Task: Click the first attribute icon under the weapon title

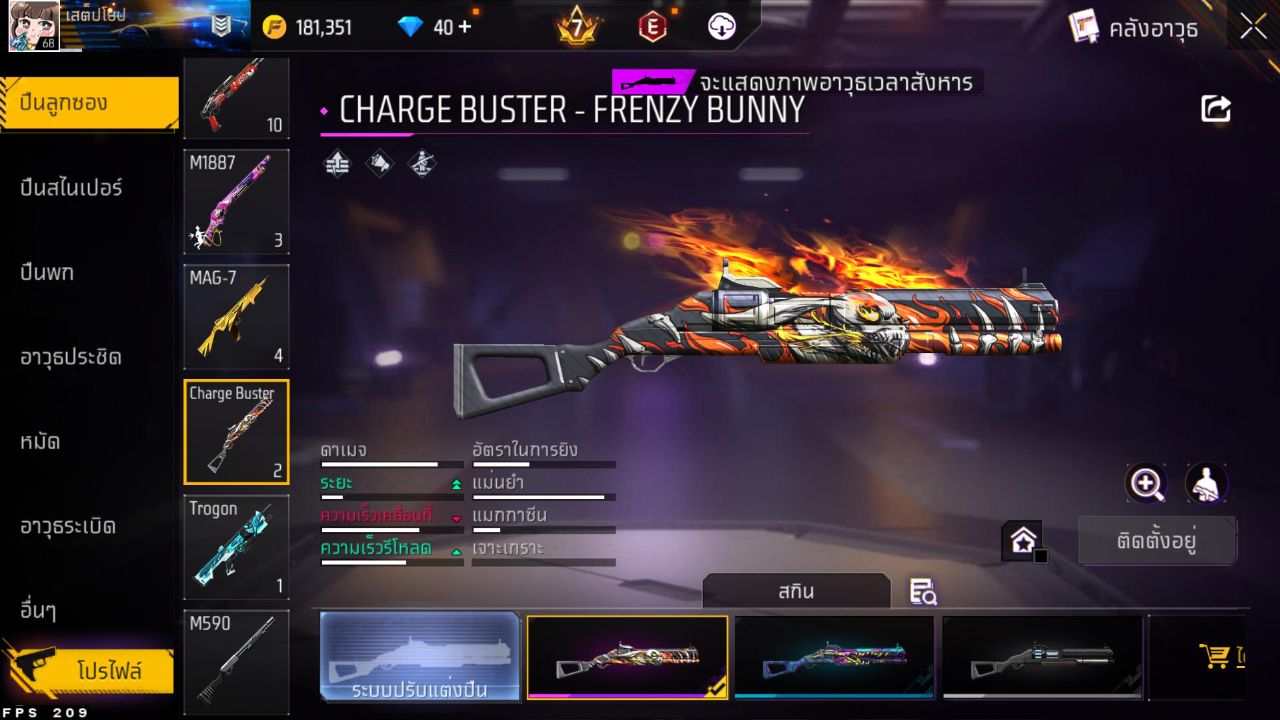Action: (336, 163)
